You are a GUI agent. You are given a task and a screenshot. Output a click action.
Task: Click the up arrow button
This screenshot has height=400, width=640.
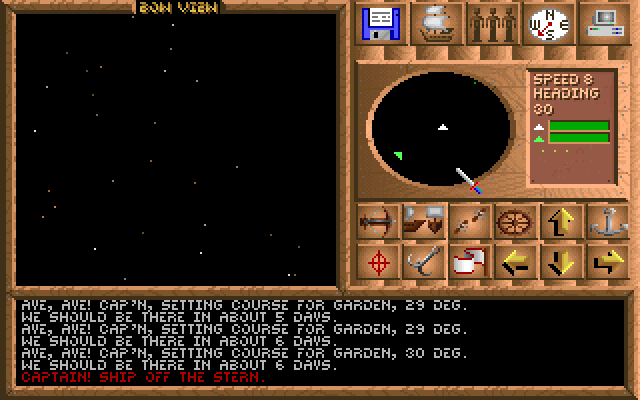(559, 221)
